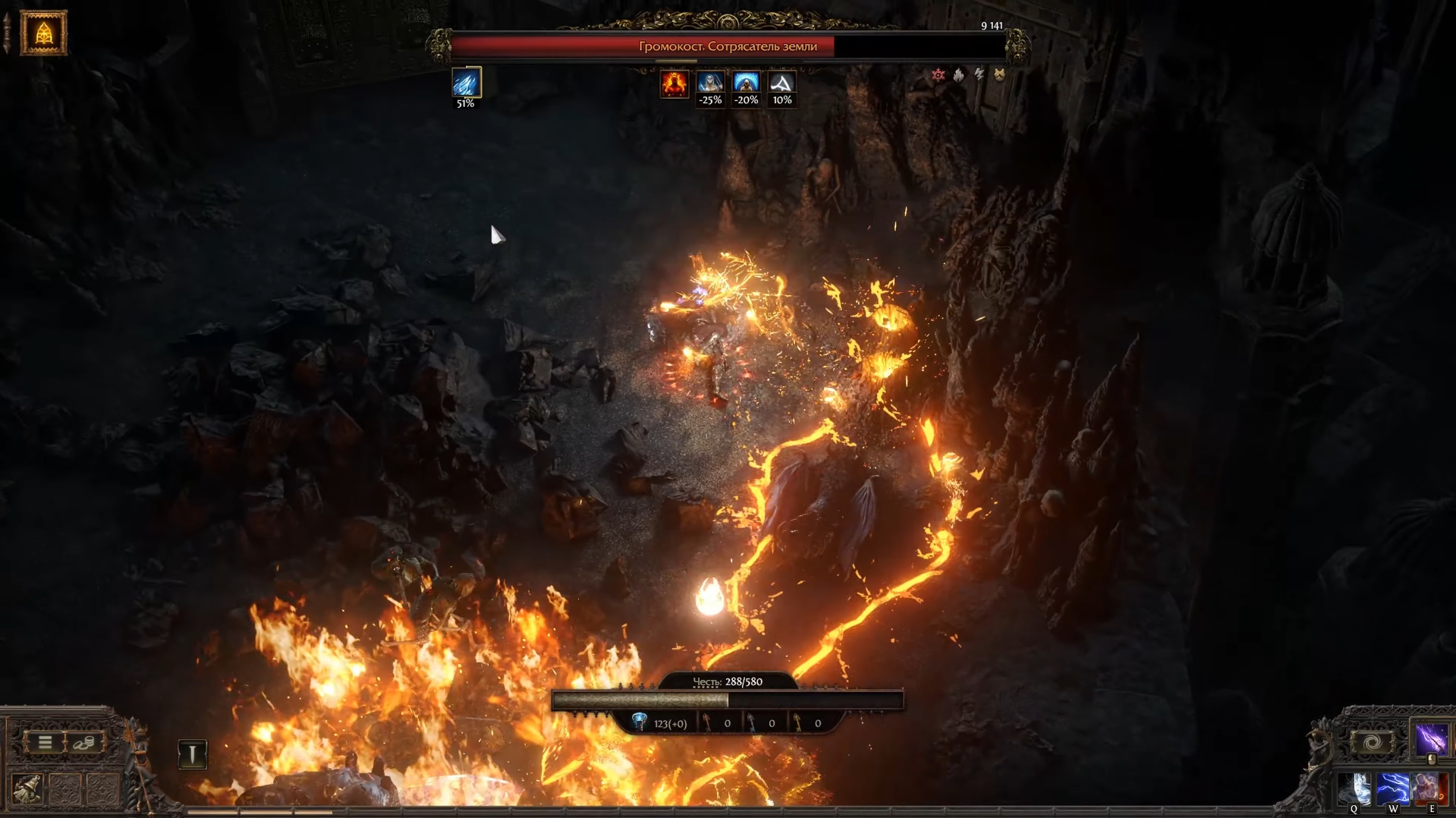The height and width of the screenshot is (818, 1456).
Task: Inspect the 10% boss modifier icon
Action: coord(781,83)
